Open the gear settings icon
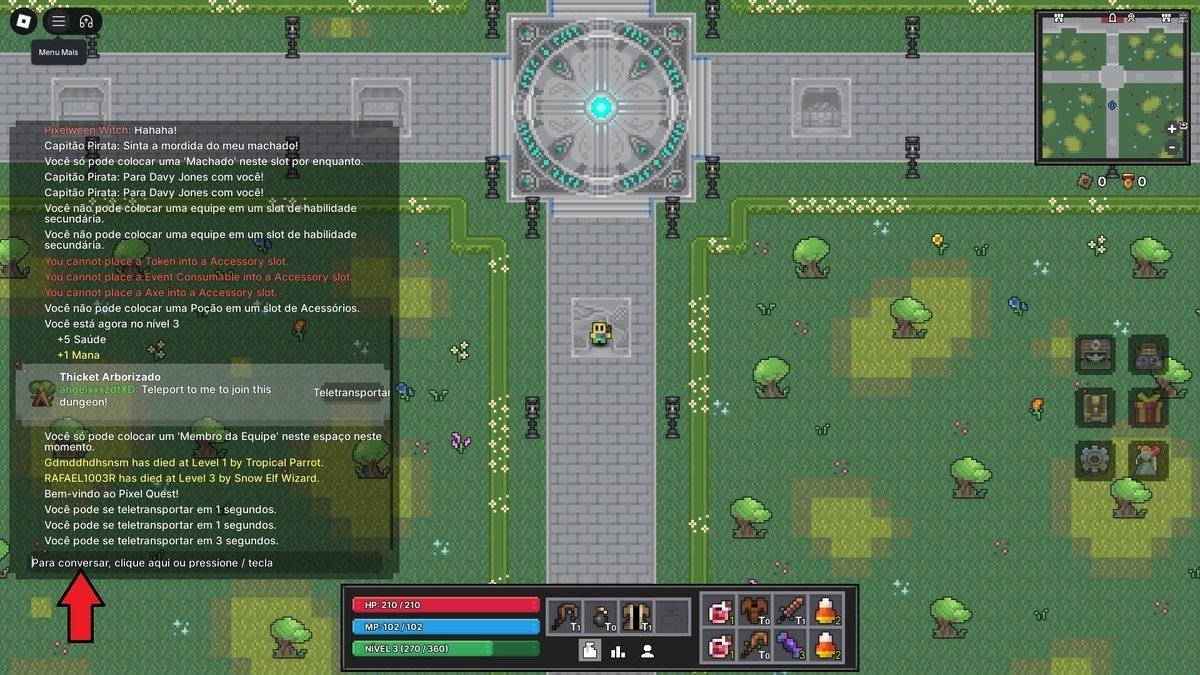The width and height of the screenshot is (1200, 675). [1094, 459]
